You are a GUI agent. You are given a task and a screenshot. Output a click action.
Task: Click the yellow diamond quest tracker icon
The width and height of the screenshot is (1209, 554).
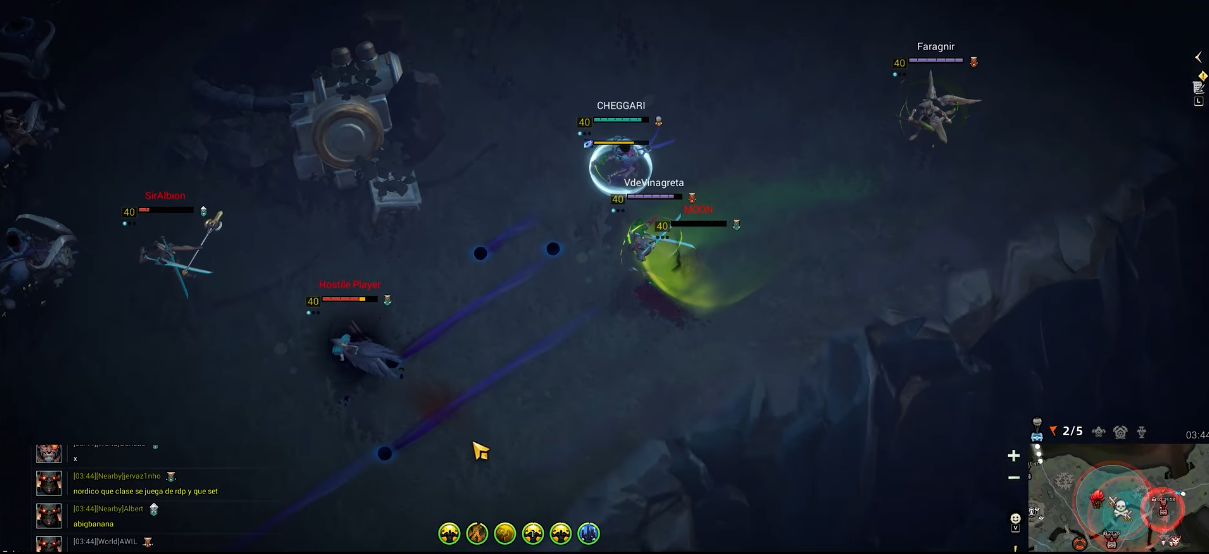coord(1202,75)
